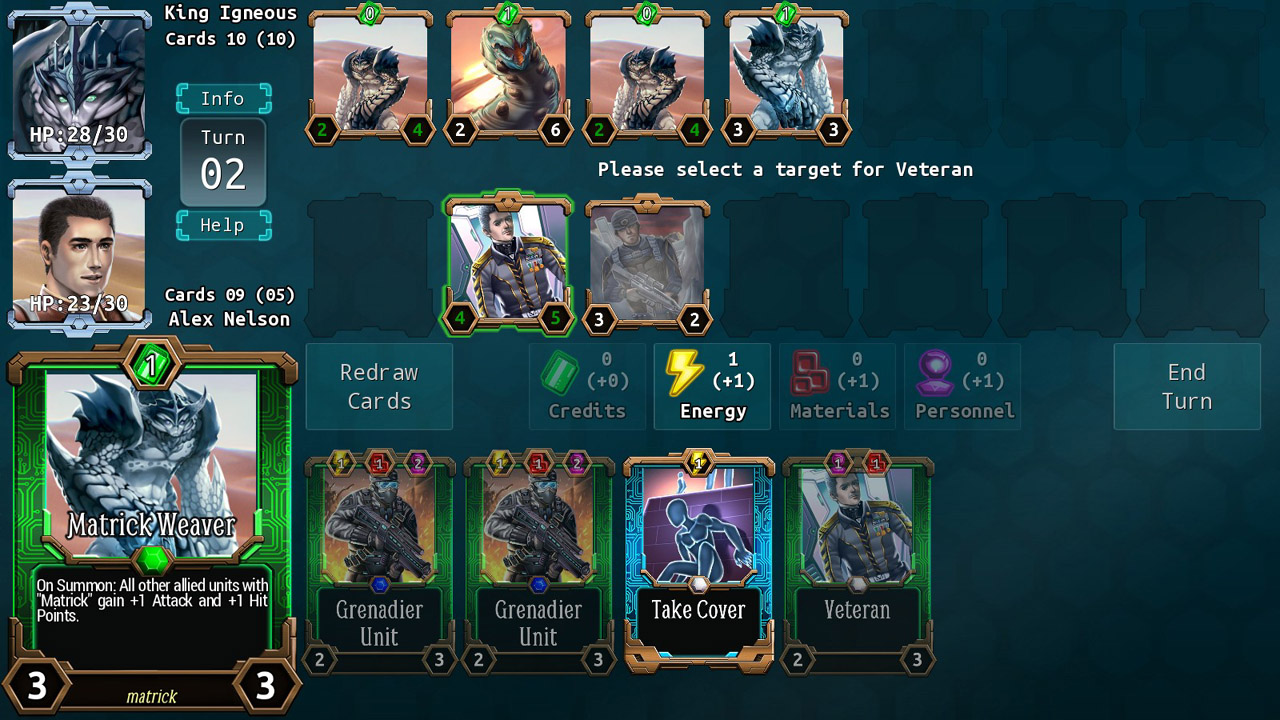Click the Redraw Cards button
Screen dimensions: 1280x720
(379, 386)
